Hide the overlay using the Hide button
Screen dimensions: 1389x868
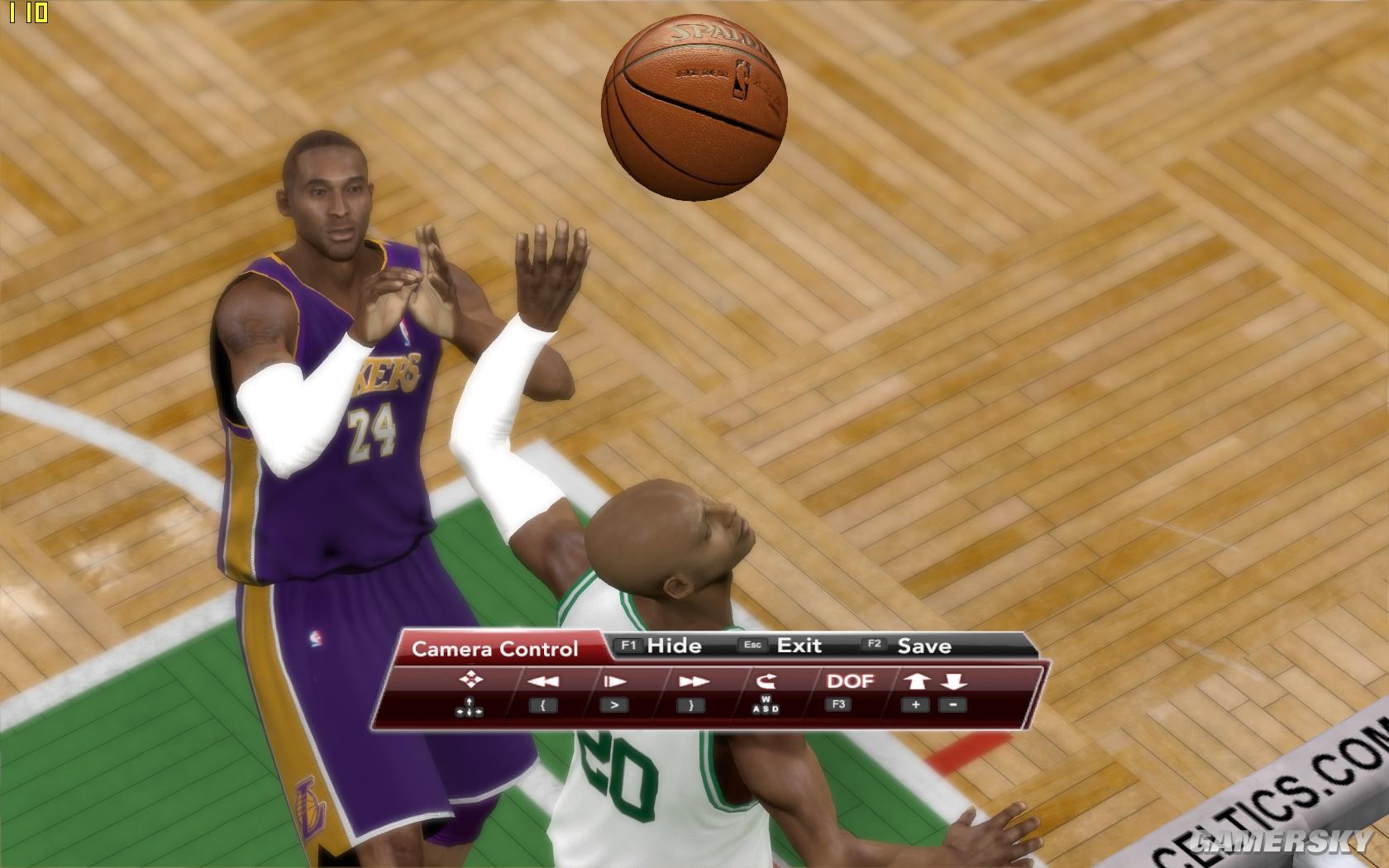pos(675,646)
